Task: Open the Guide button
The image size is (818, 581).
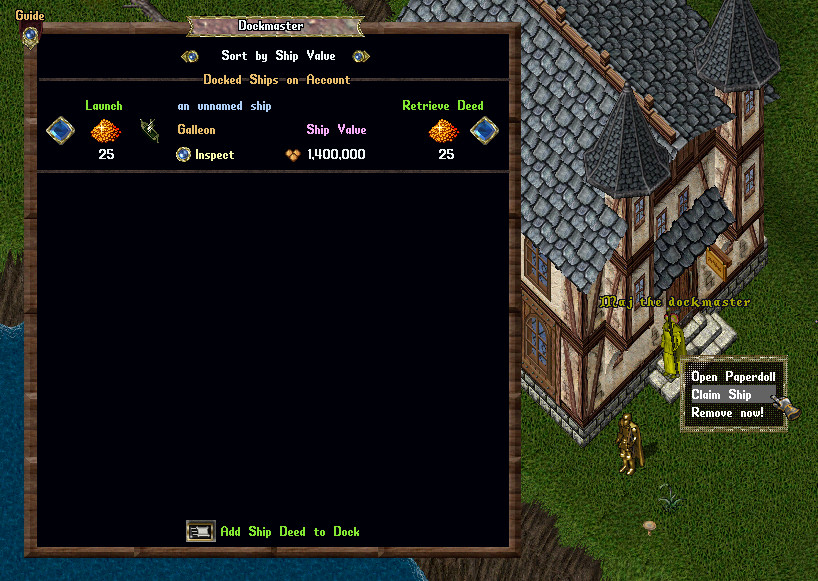Action: pyautogui.click(x=30, y=34)
